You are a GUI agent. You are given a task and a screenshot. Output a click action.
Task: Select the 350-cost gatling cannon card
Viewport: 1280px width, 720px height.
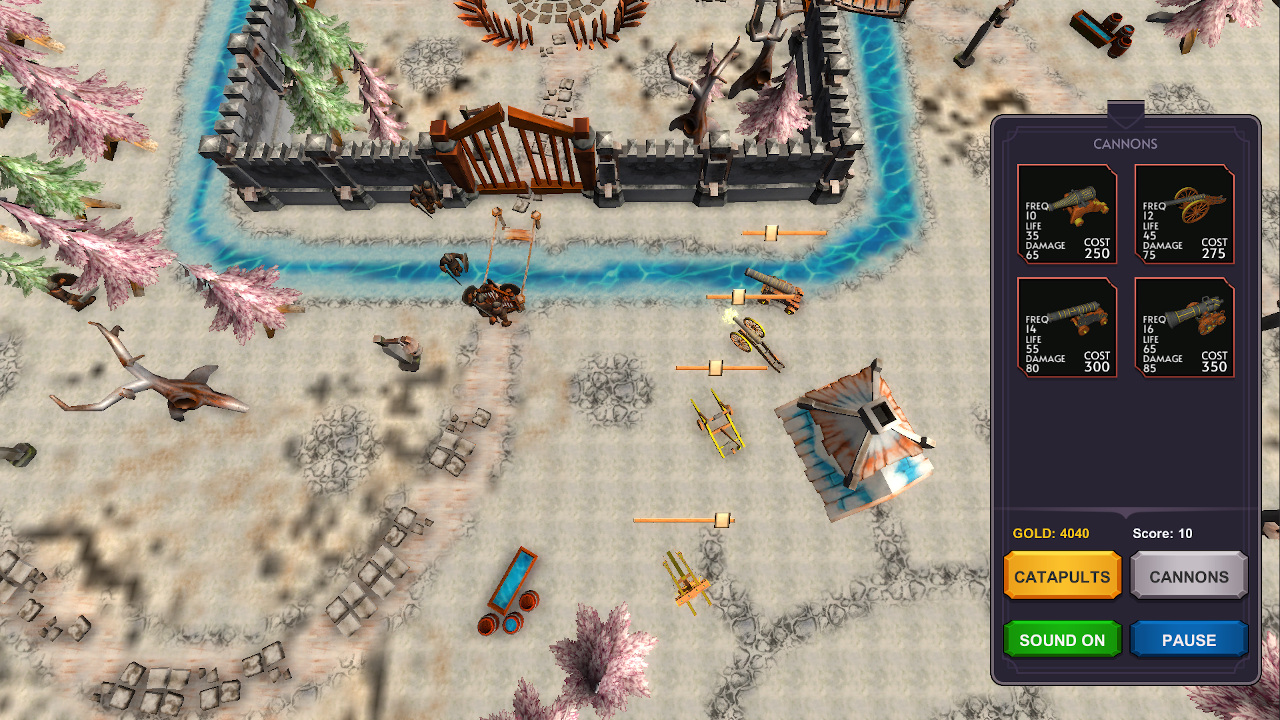click(x=1184, y=327)
